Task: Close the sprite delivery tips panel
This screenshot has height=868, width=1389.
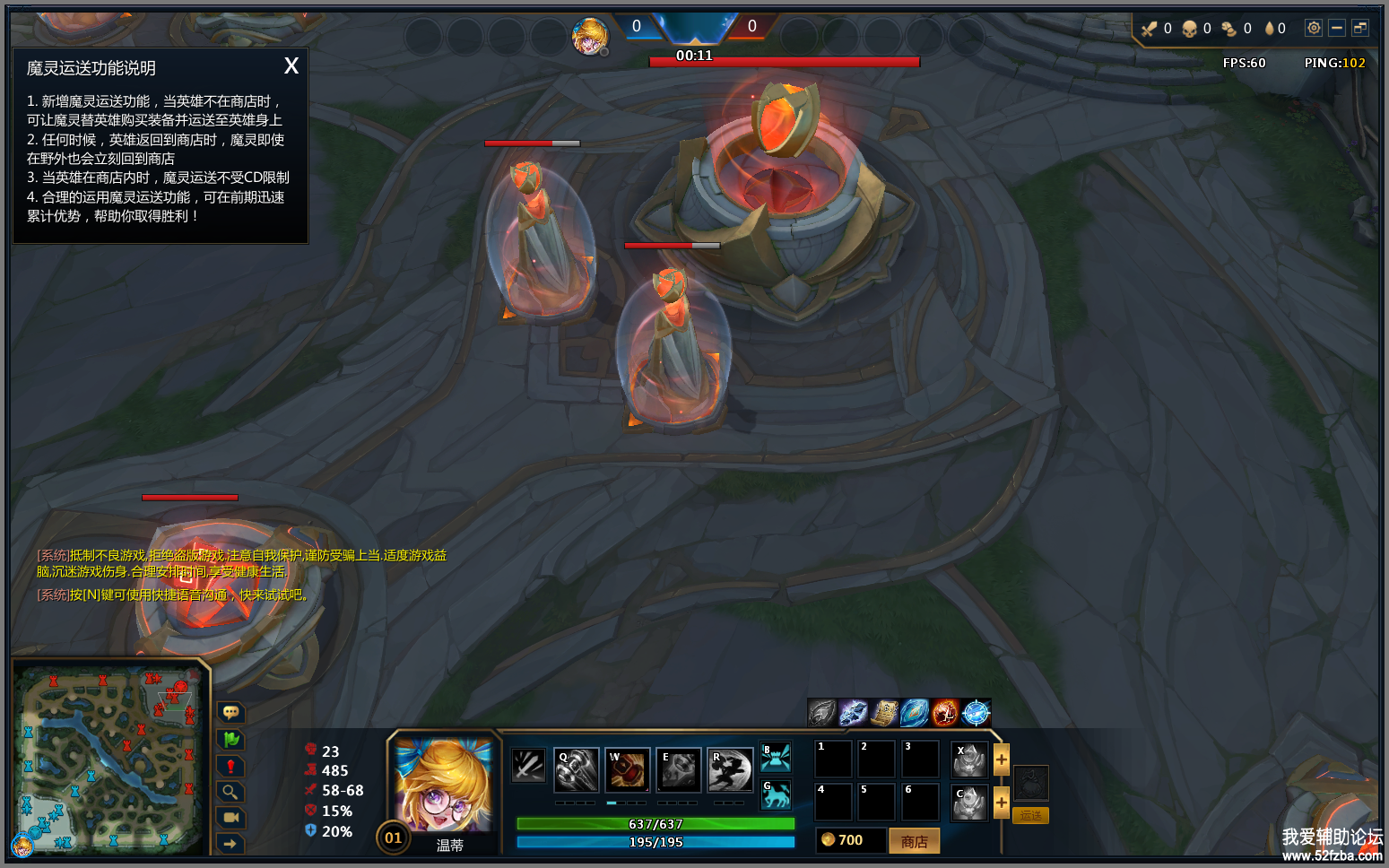Action: [291, 66]
